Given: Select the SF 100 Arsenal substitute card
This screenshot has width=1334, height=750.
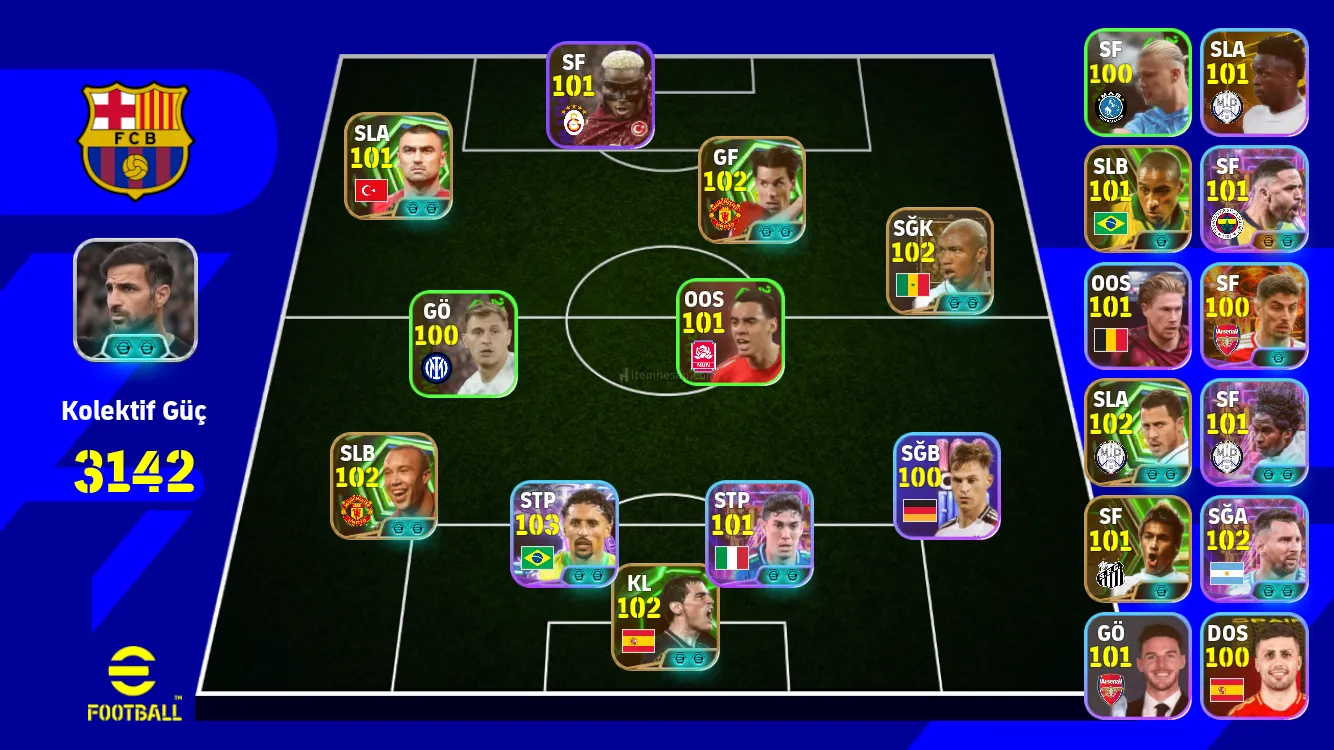Looking at the screenshot, I should pos(1254,316).
